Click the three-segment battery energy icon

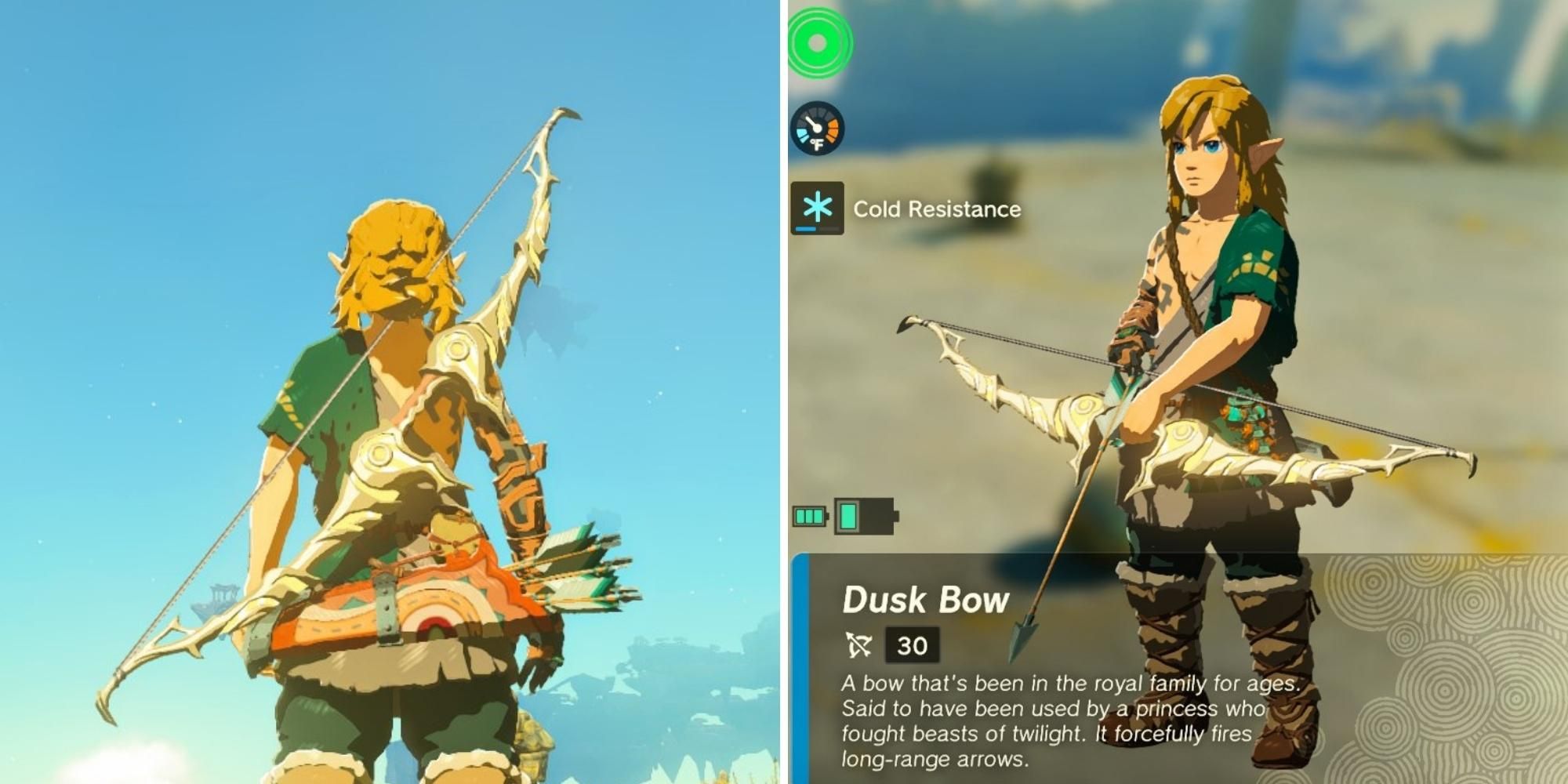[x=808, y=517]
